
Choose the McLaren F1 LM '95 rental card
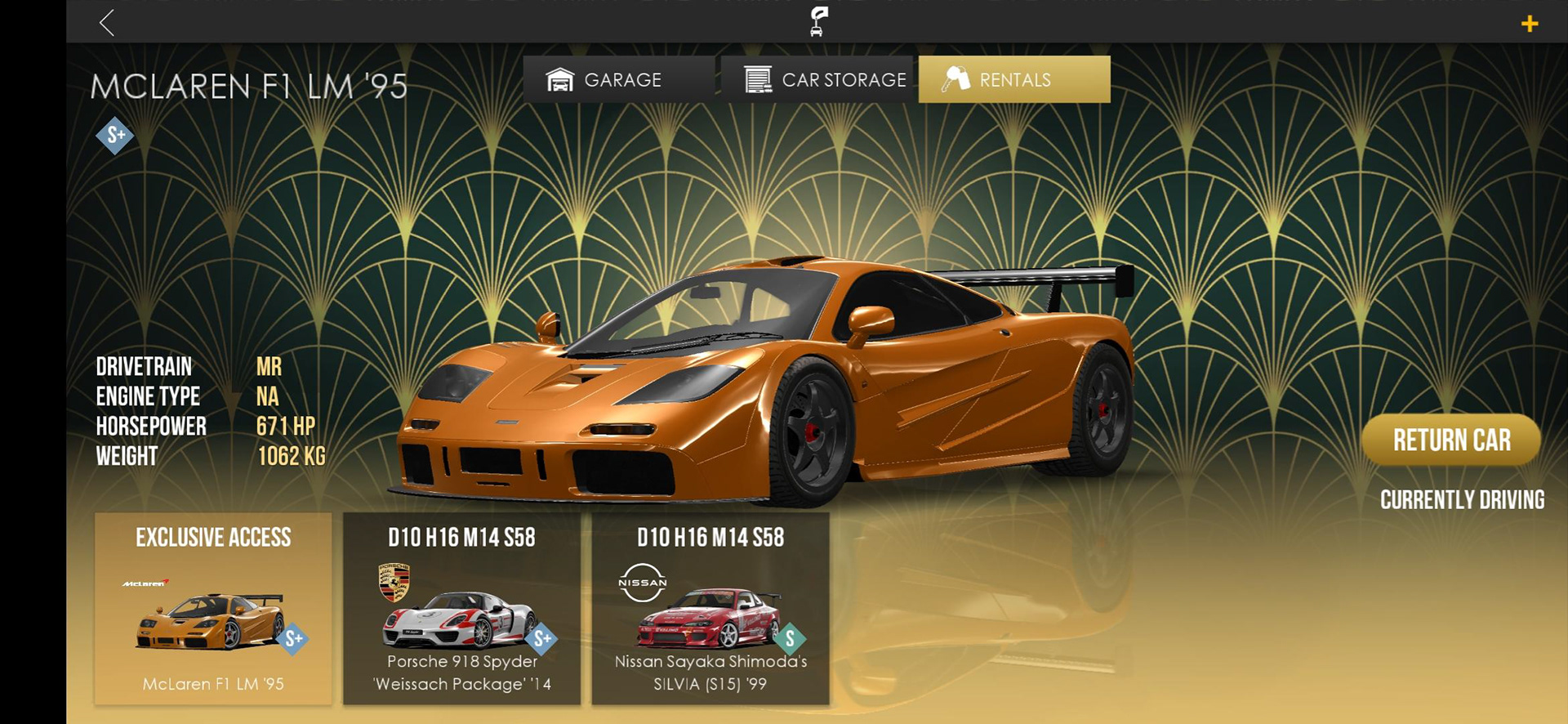[x=213, y=608]
